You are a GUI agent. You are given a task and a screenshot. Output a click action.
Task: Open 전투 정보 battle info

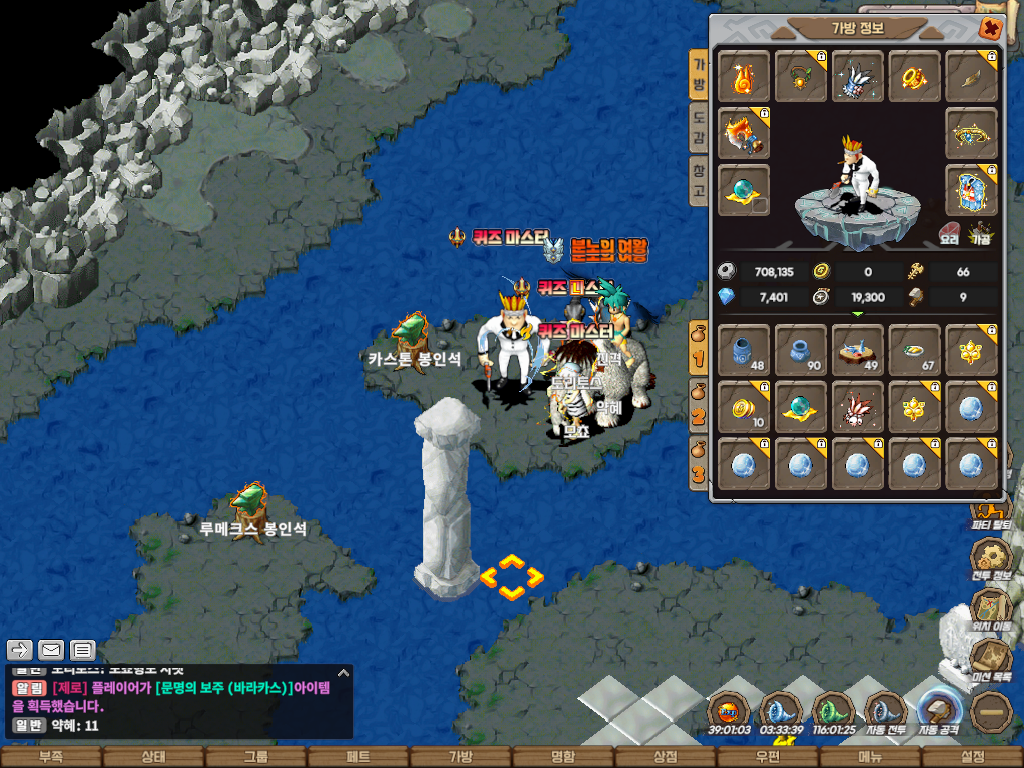click(991, 558)
